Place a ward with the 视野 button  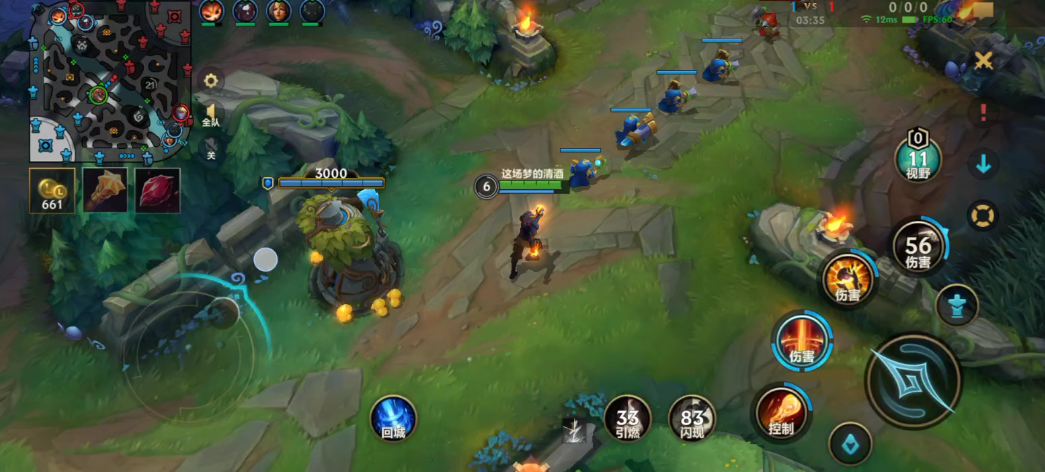point(918,159)
